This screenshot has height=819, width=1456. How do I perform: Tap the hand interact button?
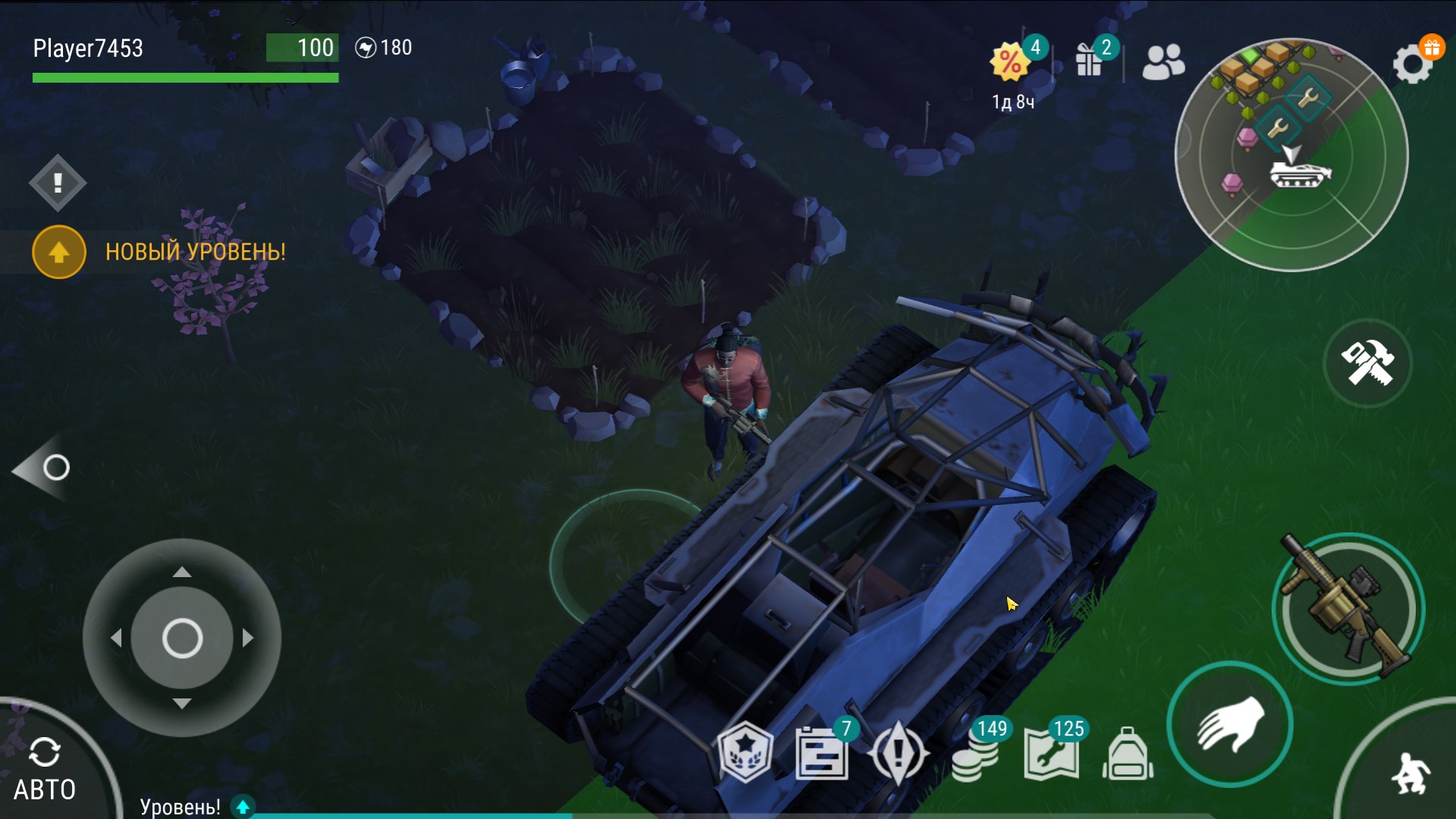click(1229, 724)
